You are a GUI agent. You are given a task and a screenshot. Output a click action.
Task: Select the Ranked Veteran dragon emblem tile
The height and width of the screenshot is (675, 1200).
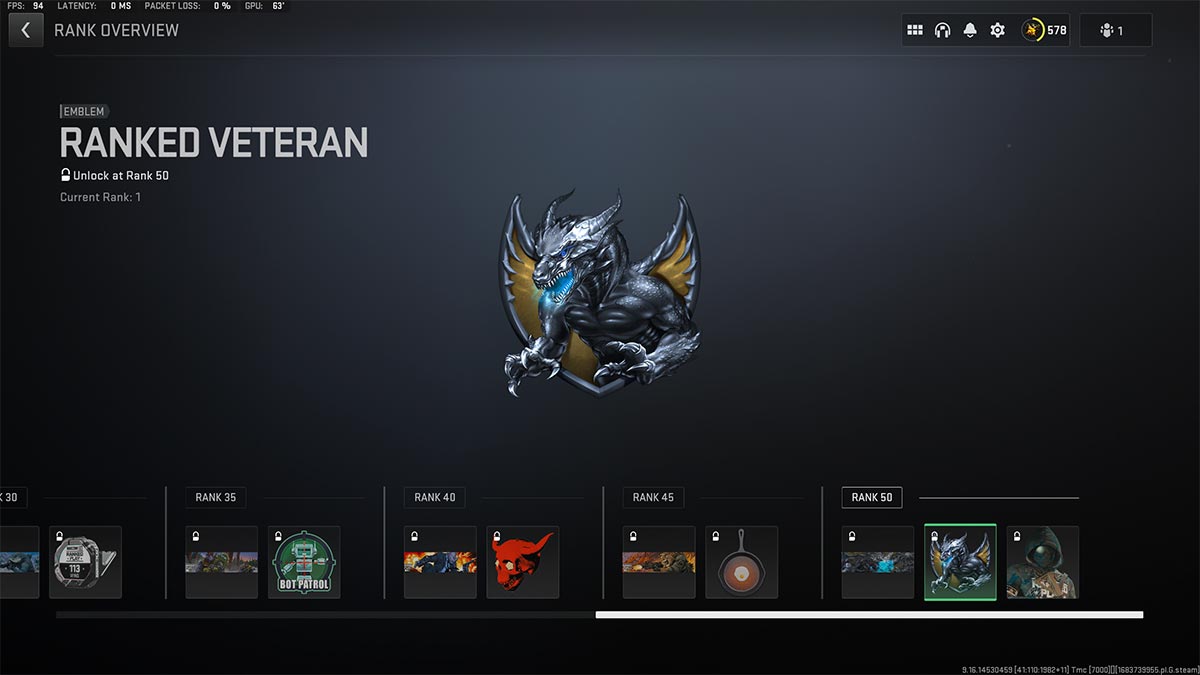[x=960, y=562]
